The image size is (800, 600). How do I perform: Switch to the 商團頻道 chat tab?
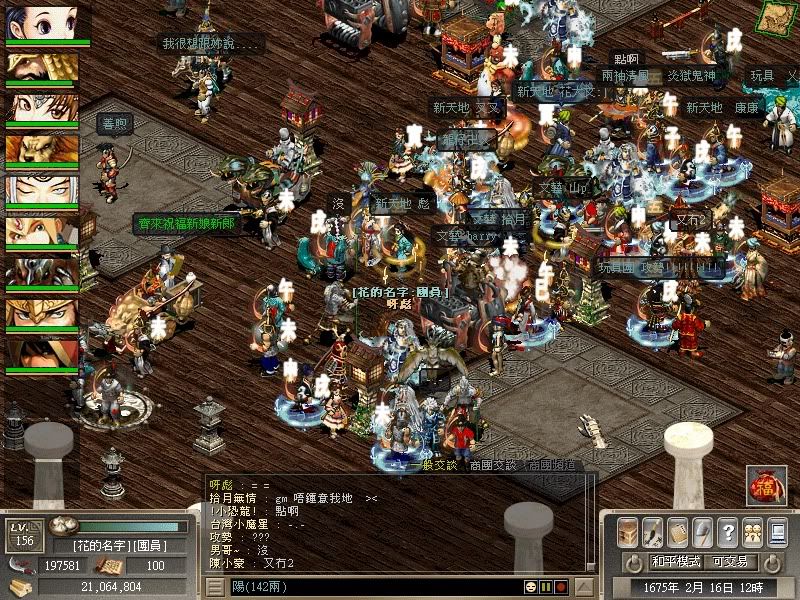[x=551, y=465]
